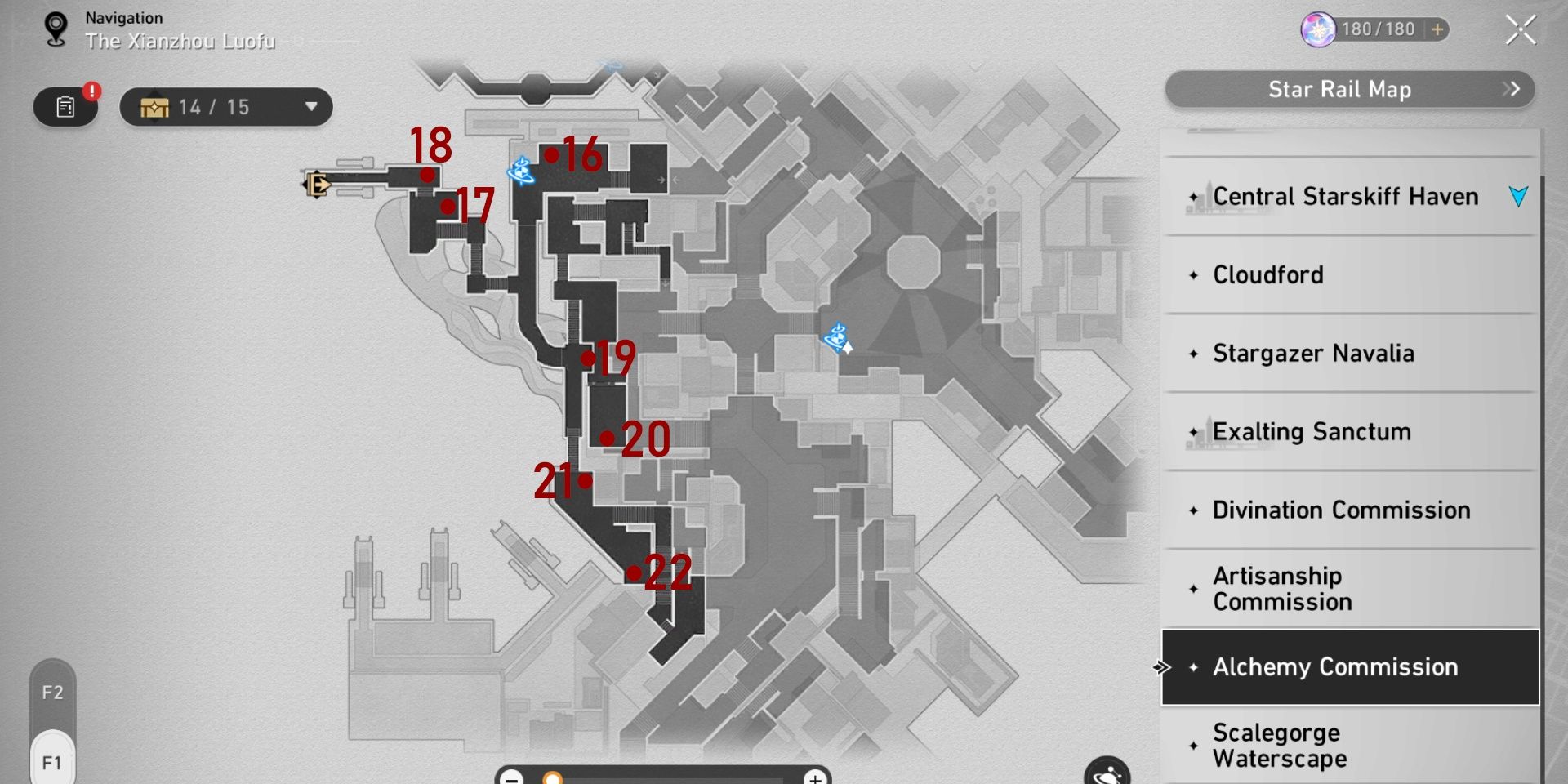
Task: Select the Space Anchor teleport icon near map center
Action: (x=836, y=335)
